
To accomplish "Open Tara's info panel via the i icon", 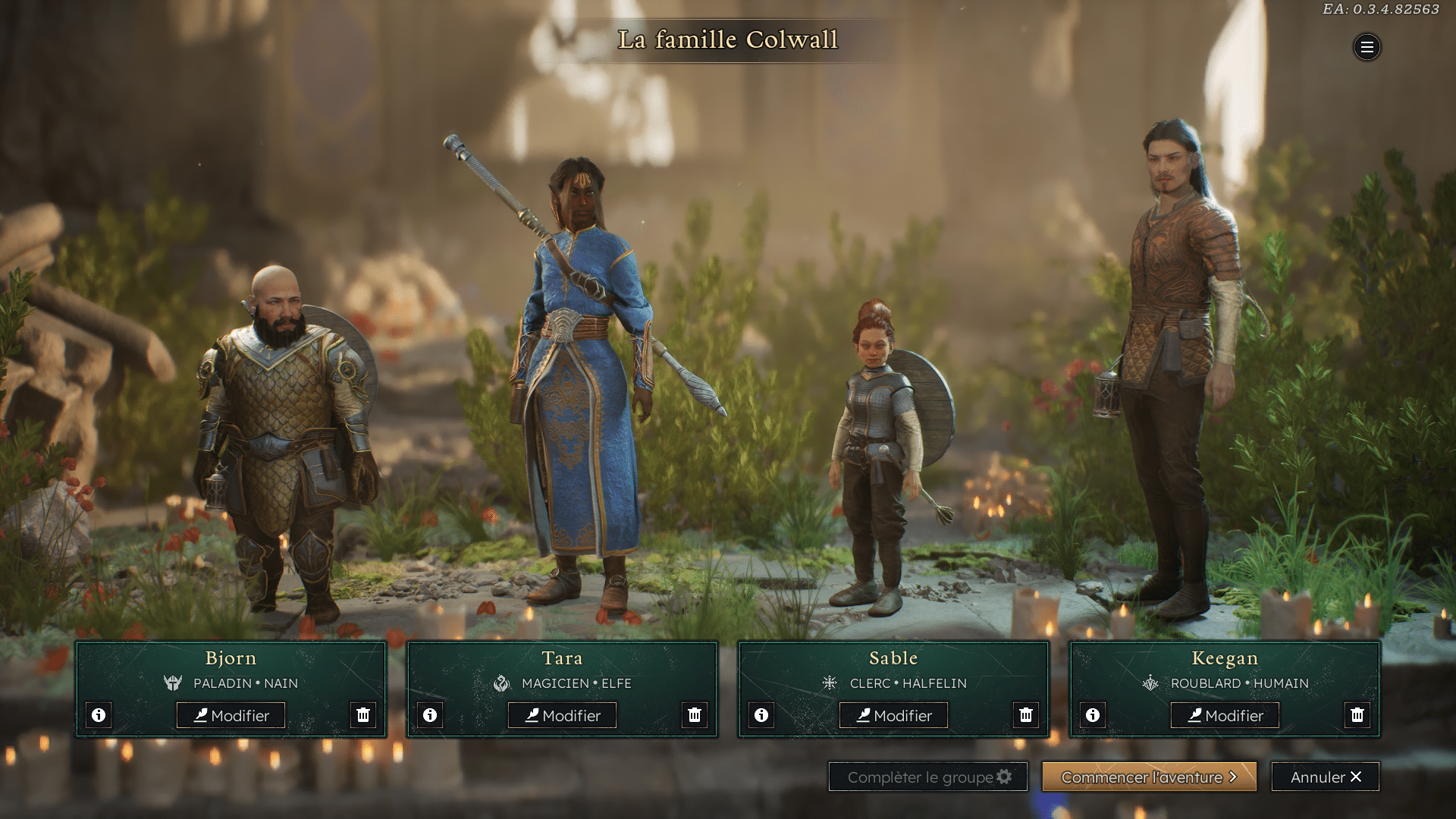I will coord(430,714).
